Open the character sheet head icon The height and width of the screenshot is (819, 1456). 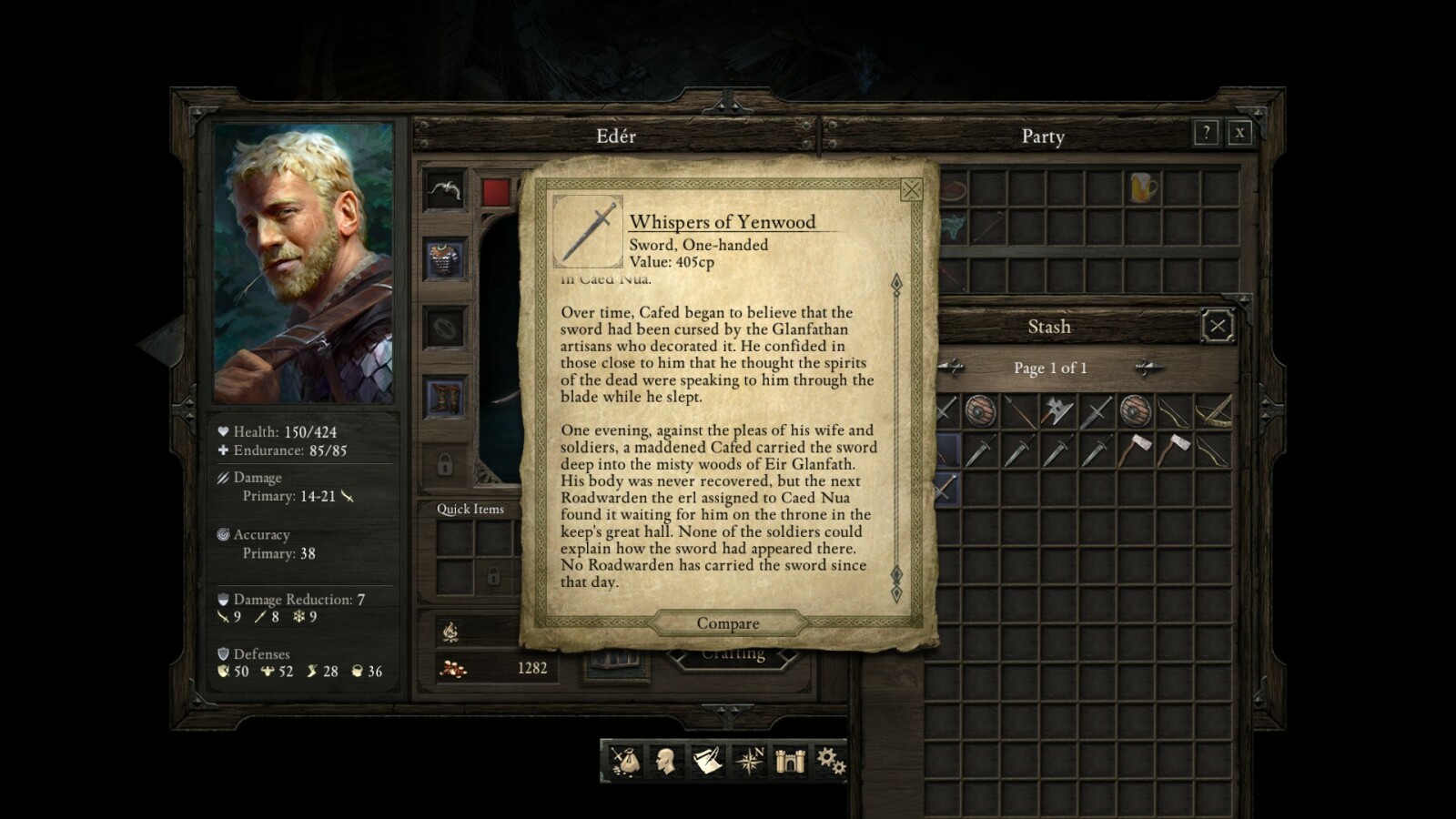(x=665, y=761)
